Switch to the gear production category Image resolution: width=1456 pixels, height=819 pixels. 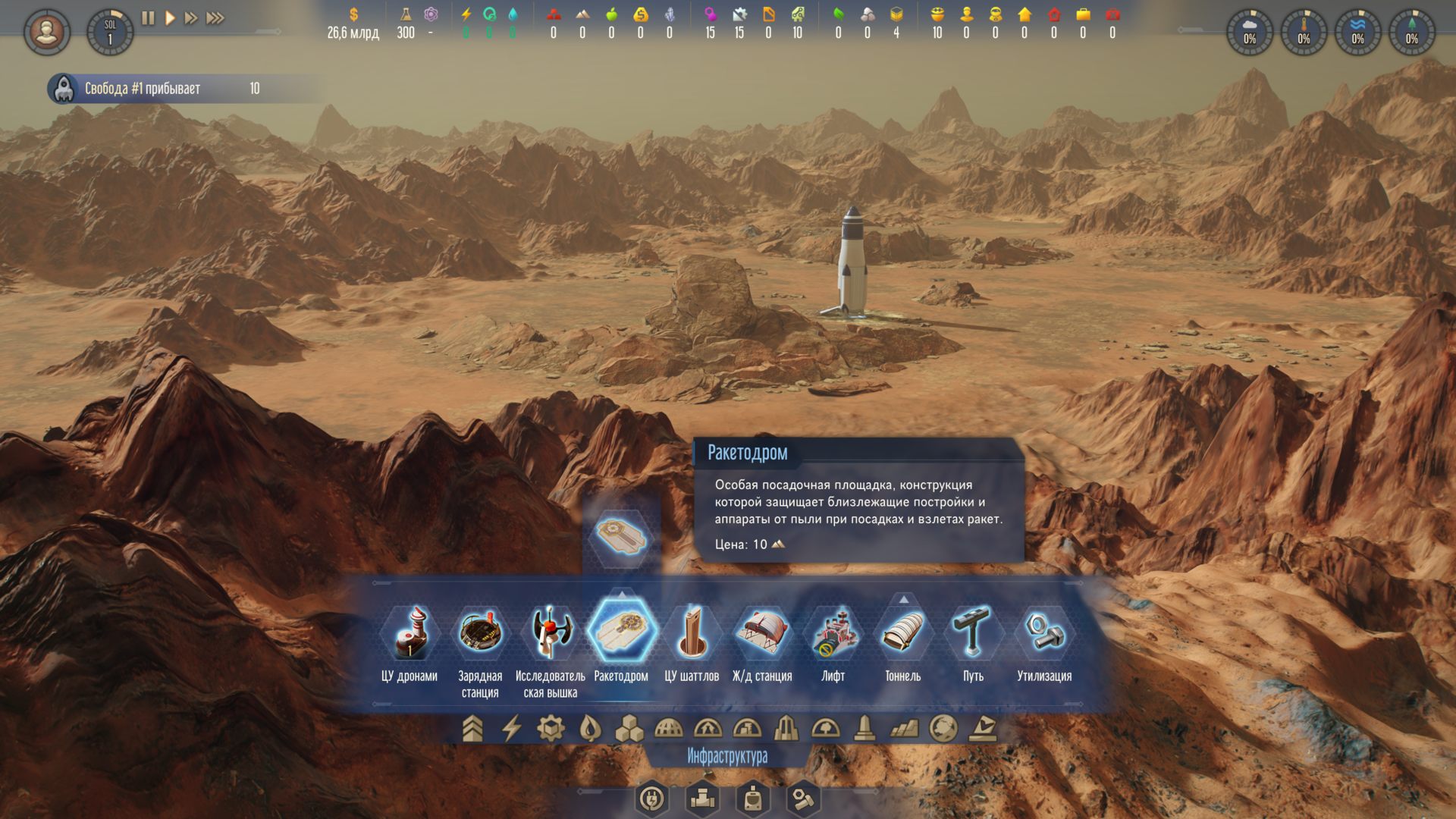[x=551, y=729]
